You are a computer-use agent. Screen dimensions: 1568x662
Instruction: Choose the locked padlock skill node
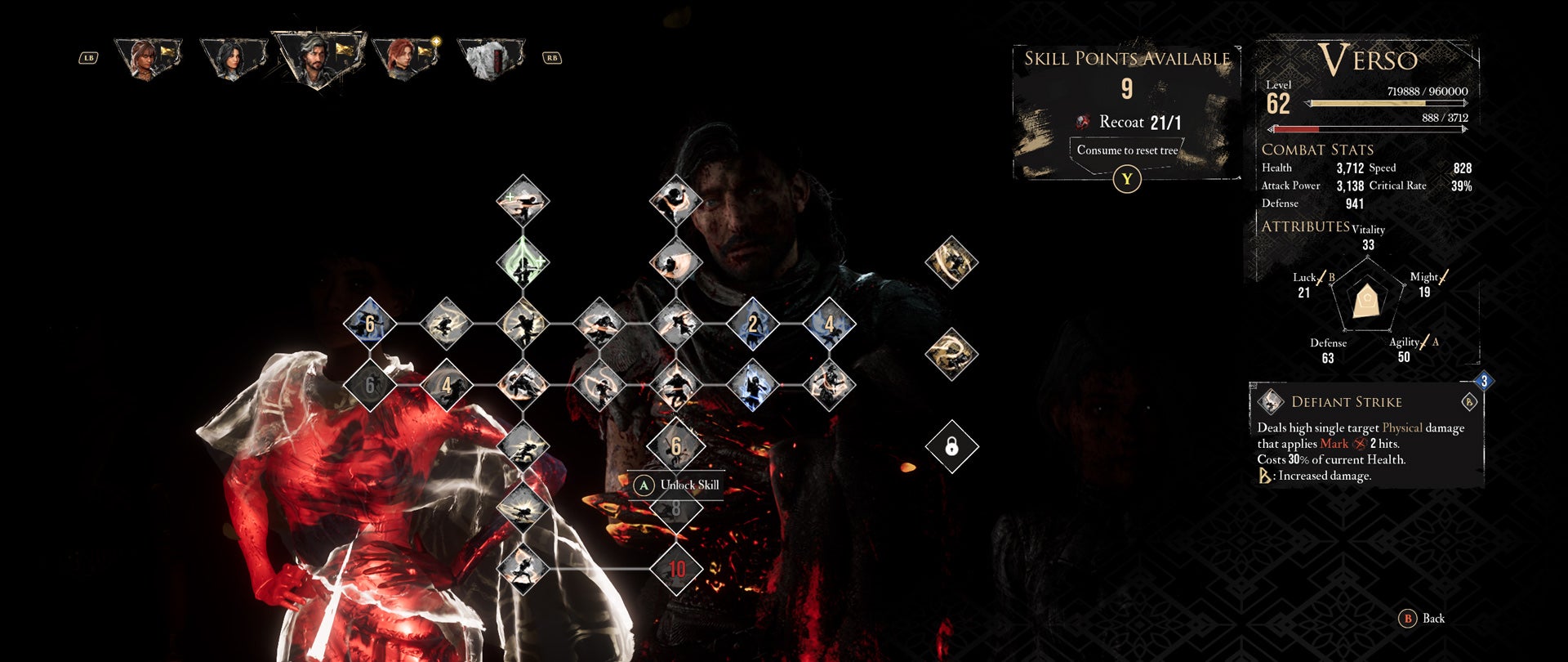951,446
